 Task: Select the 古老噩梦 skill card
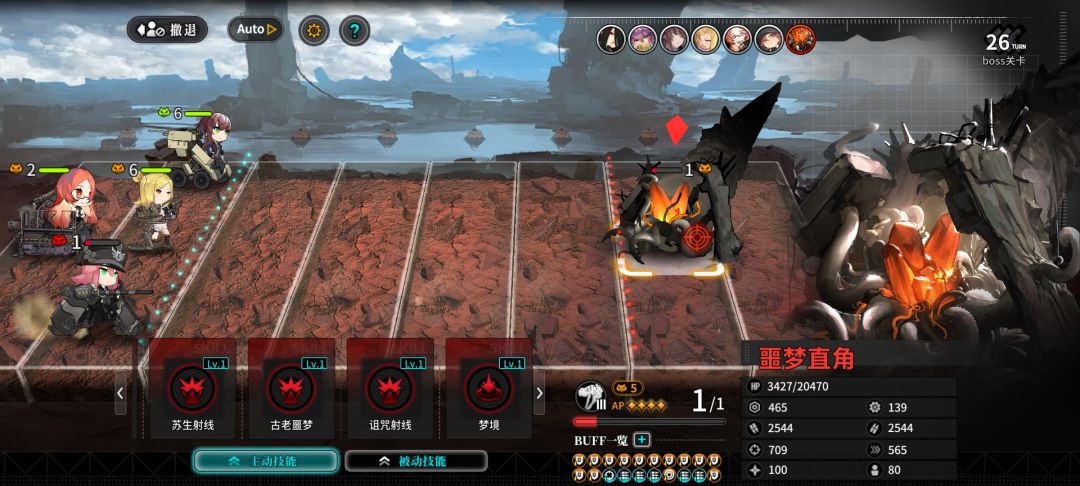click(291, 389)
